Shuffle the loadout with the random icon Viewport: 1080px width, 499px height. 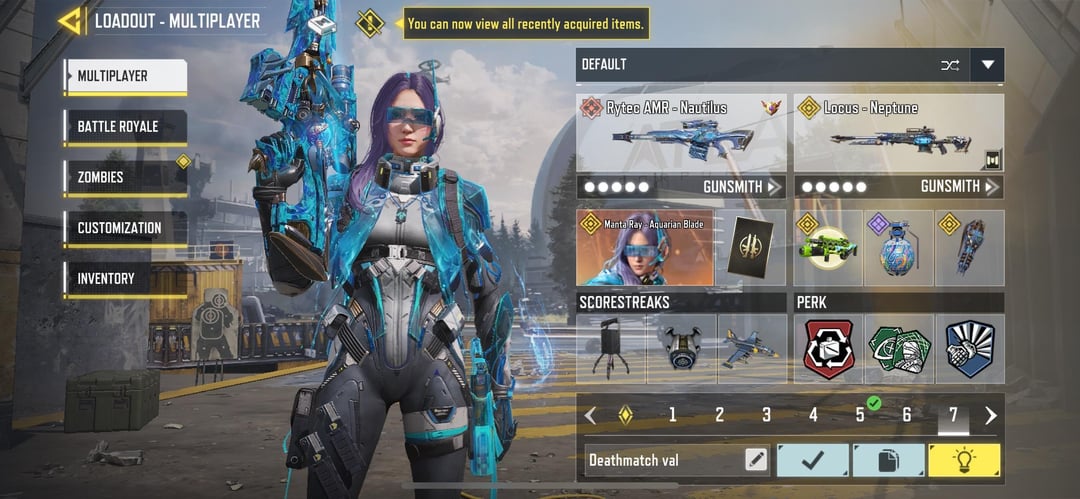pos(949,65)
